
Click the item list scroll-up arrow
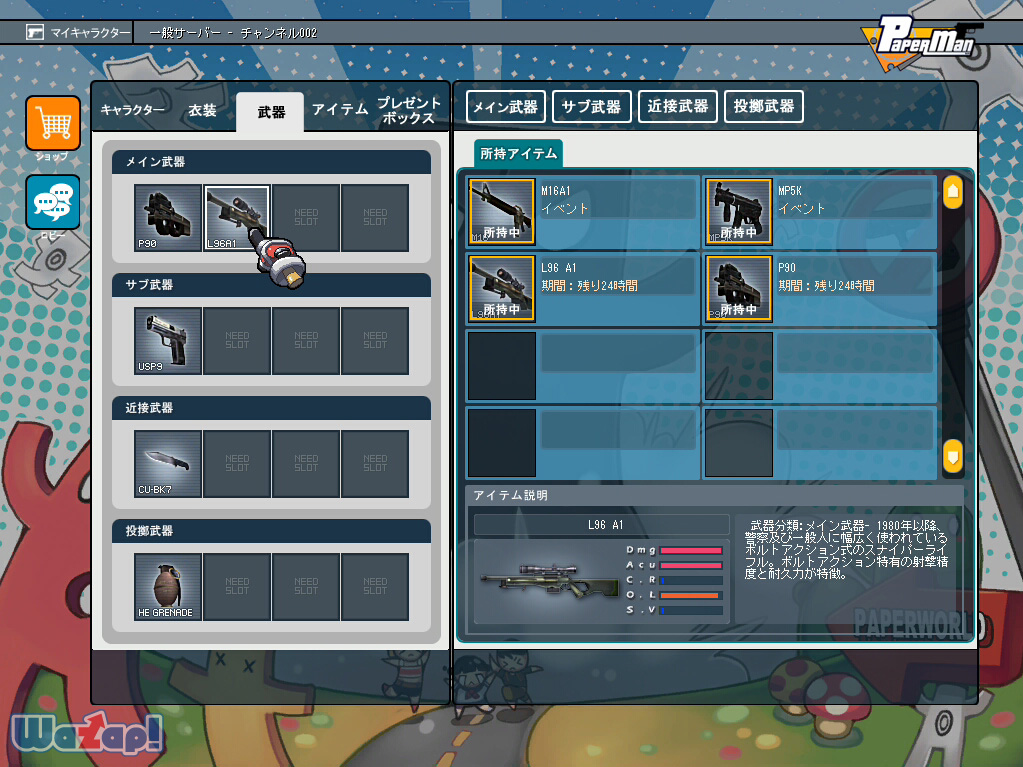click(x=952, y=191)
